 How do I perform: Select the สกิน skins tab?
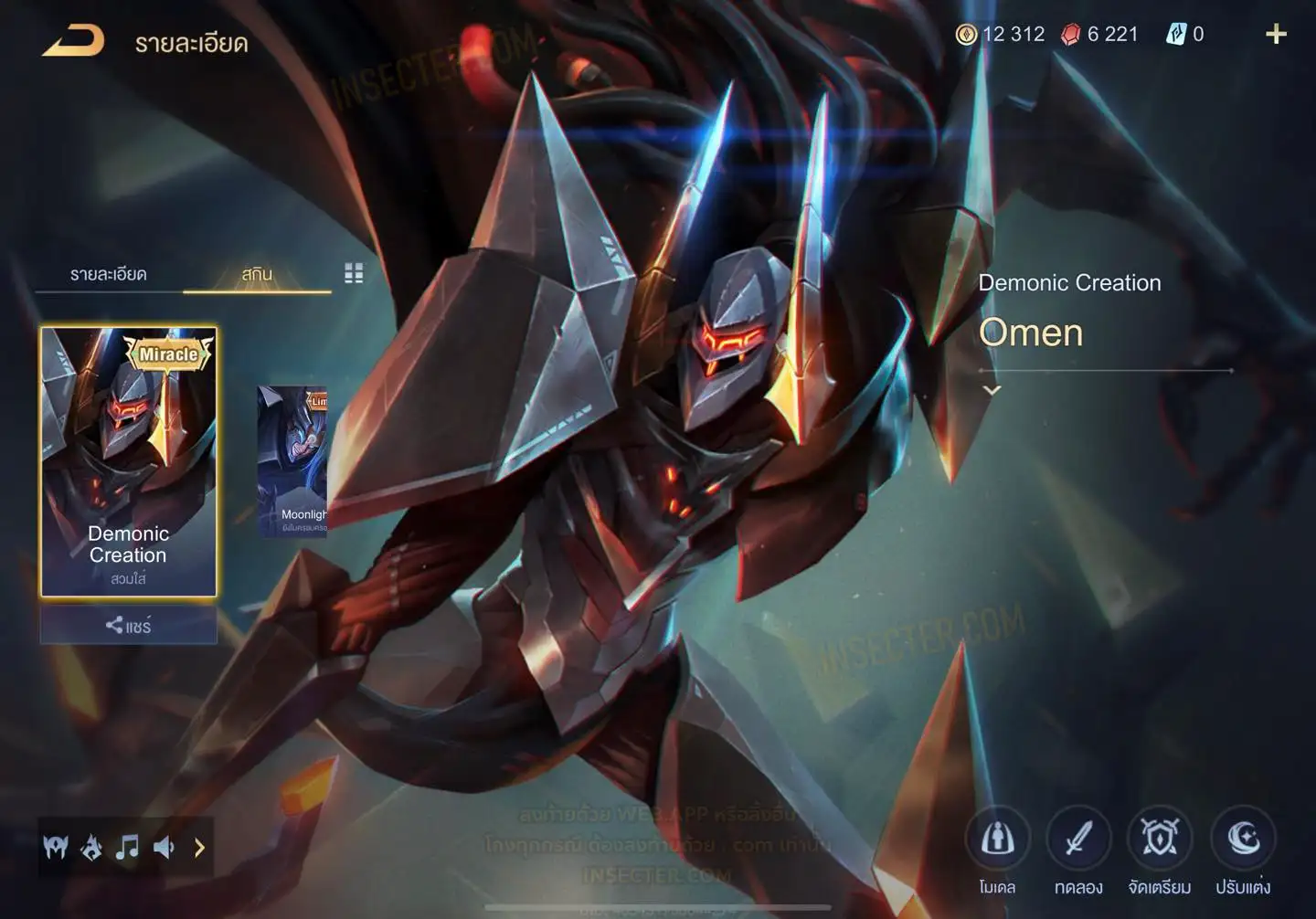pos(257,274)
